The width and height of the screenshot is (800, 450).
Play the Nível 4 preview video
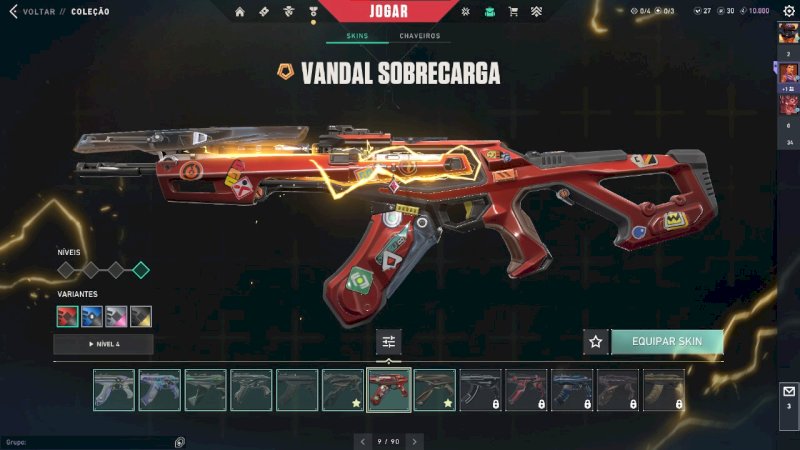click(103, 344)
